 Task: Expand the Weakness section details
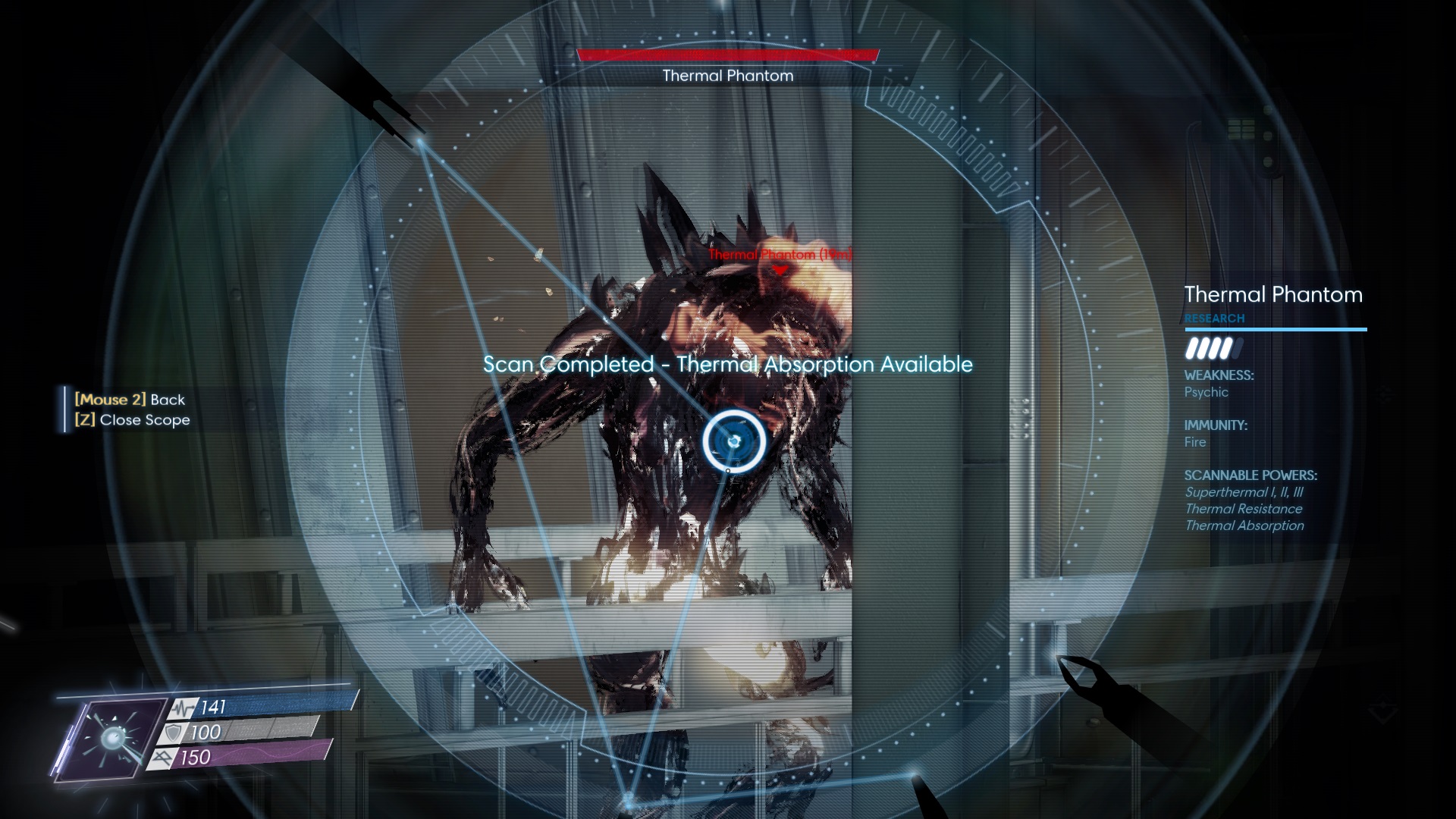[1219, 375]
